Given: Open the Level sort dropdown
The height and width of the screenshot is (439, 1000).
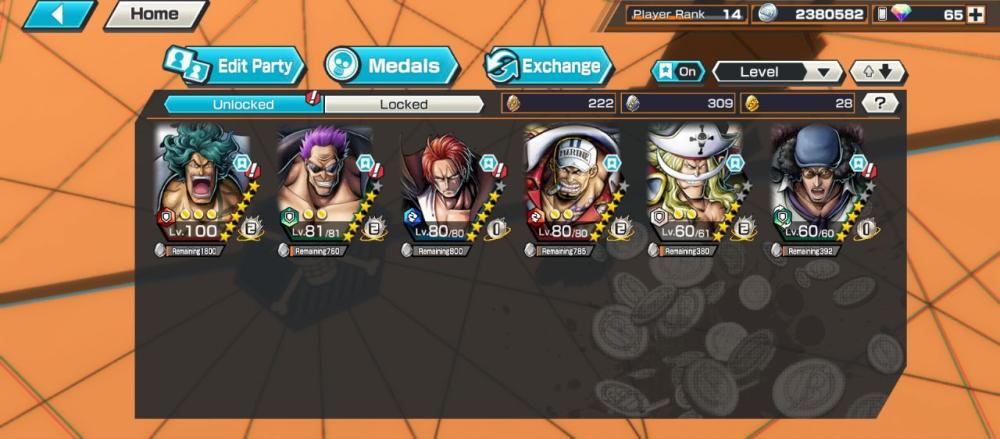Looking at the screenshot, I should point(778,72).
